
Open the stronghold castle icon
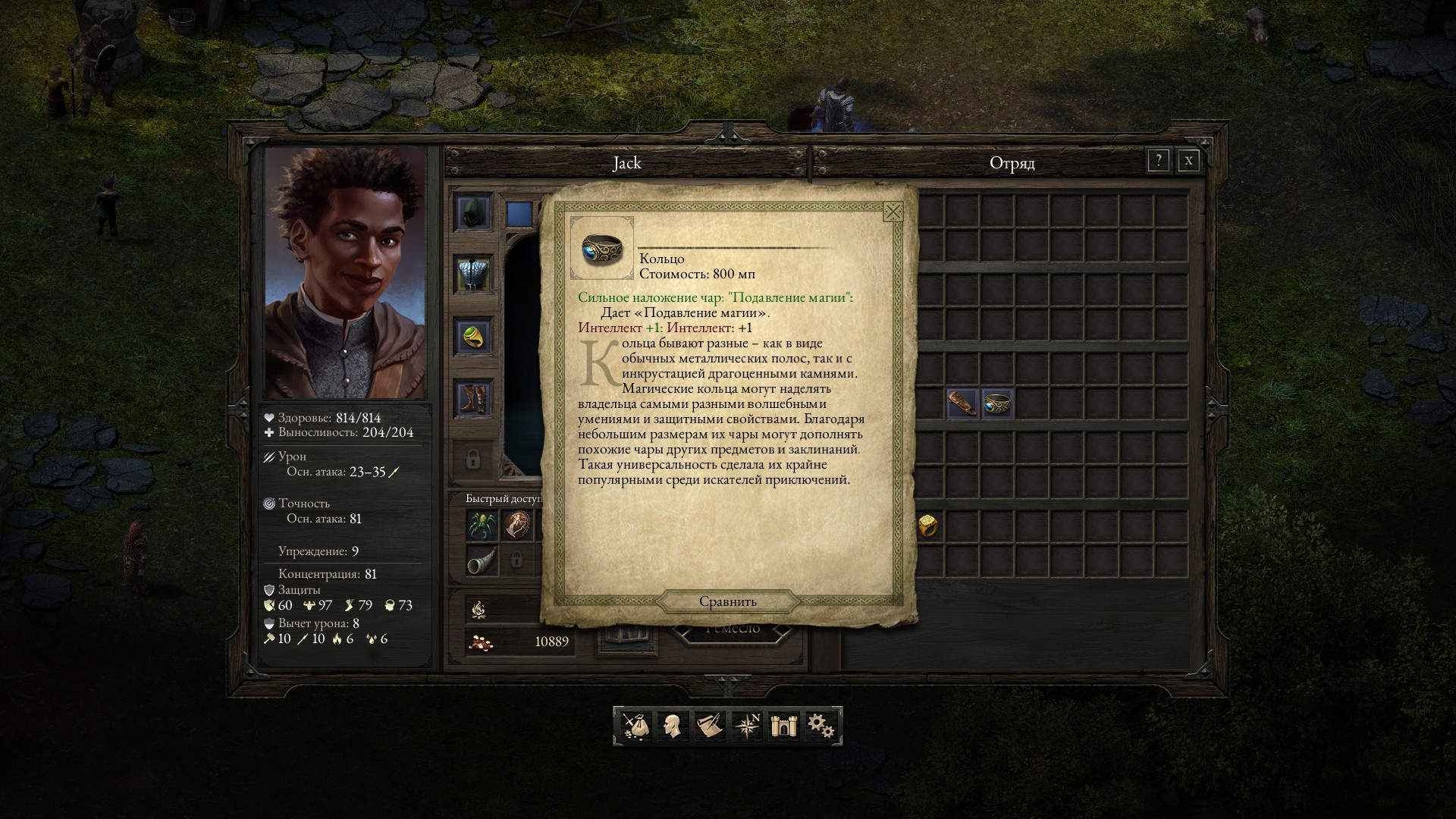tap(782, 726)
